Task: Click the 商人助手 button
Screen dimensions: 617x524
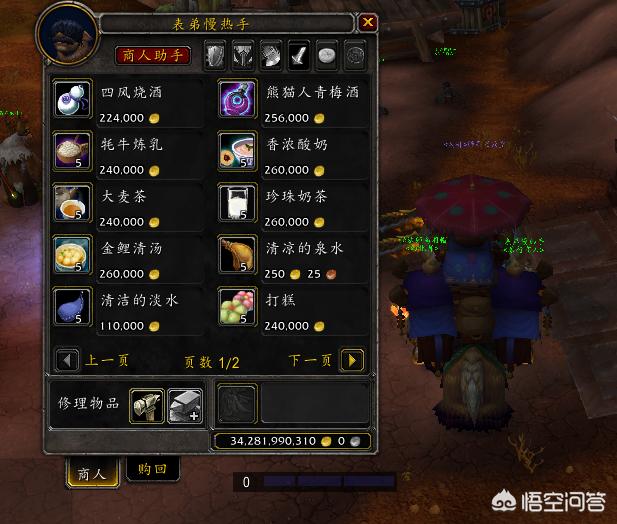Action: point(153,55)
